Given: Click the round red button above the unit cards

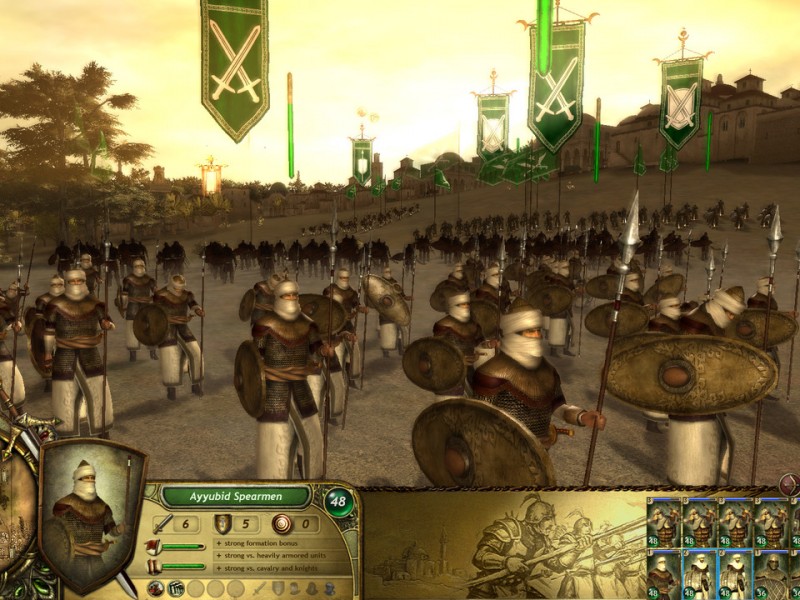Looking at the screenshot, I should coord(789,486).
